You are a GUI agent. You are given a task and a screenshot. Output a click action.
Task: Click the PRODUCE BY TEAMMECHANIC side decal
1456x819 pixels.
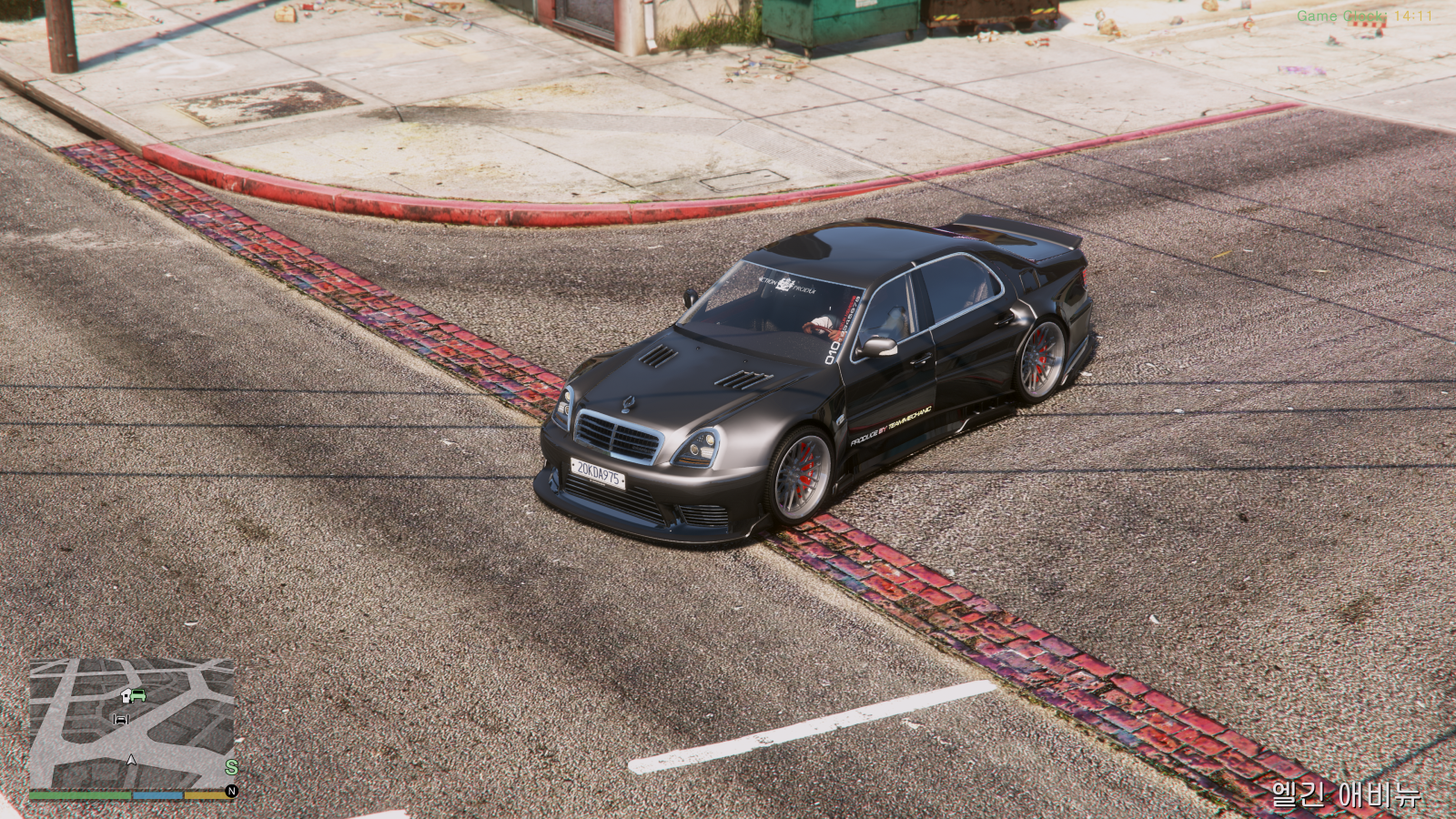tap(891, 425)
